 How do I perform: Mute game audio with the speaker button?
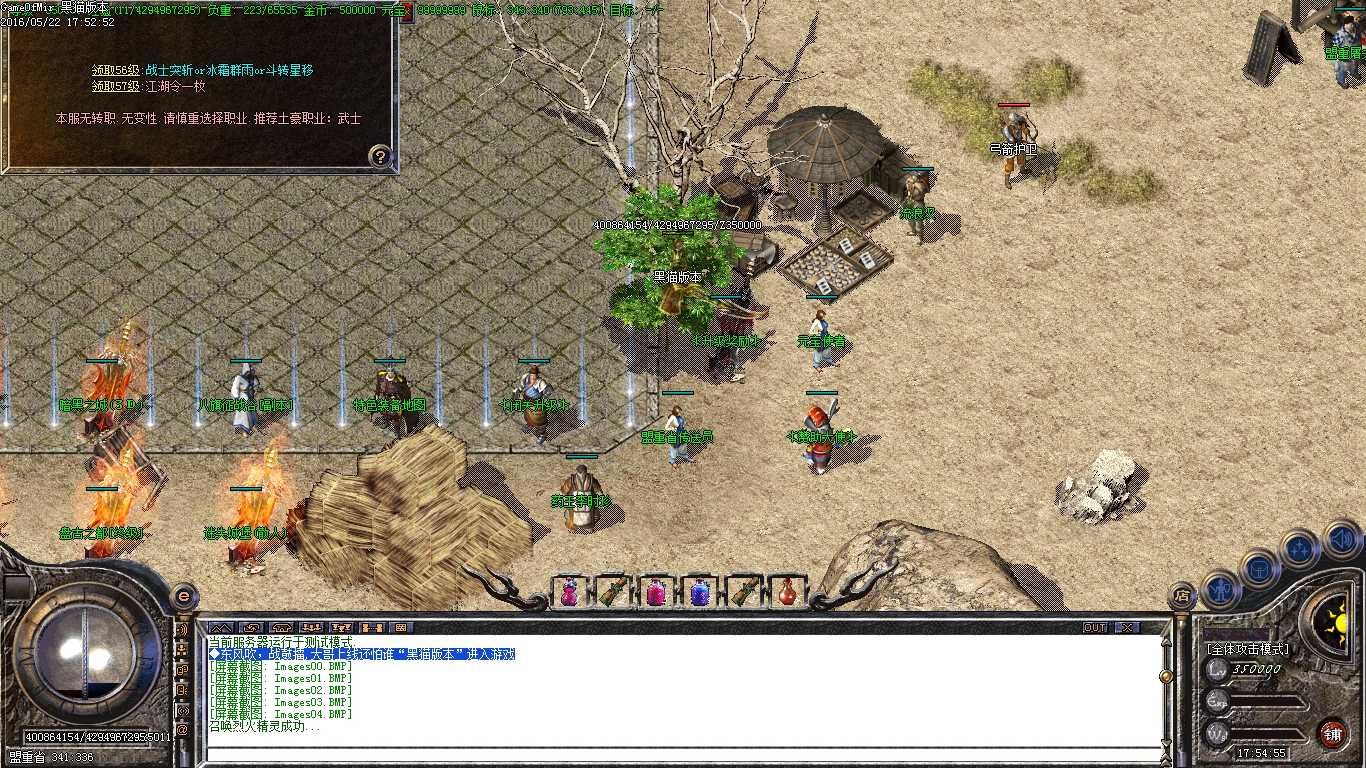point(1340,539)
